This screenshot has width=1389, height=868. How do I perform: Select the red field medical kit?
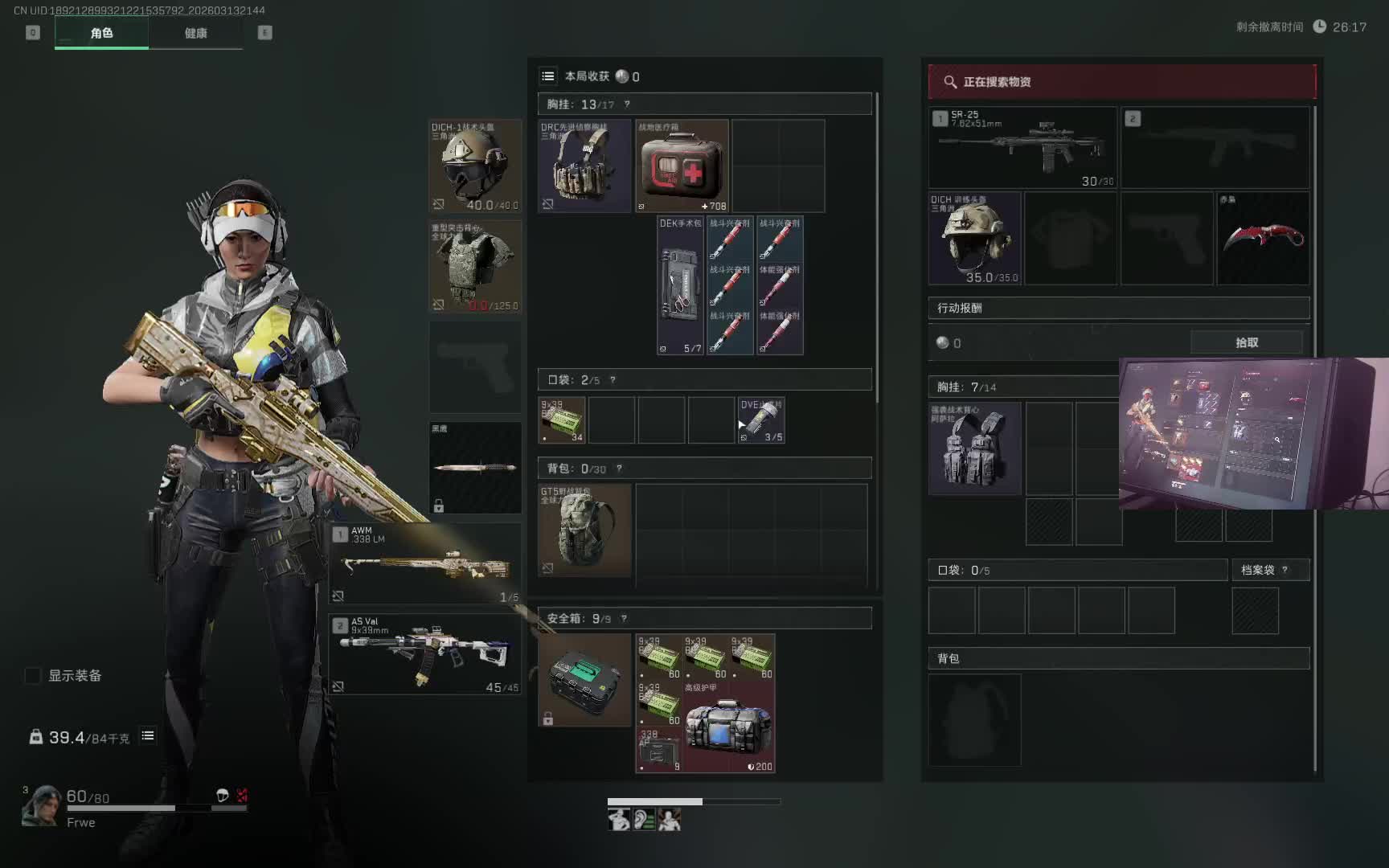tap(682, 166)
